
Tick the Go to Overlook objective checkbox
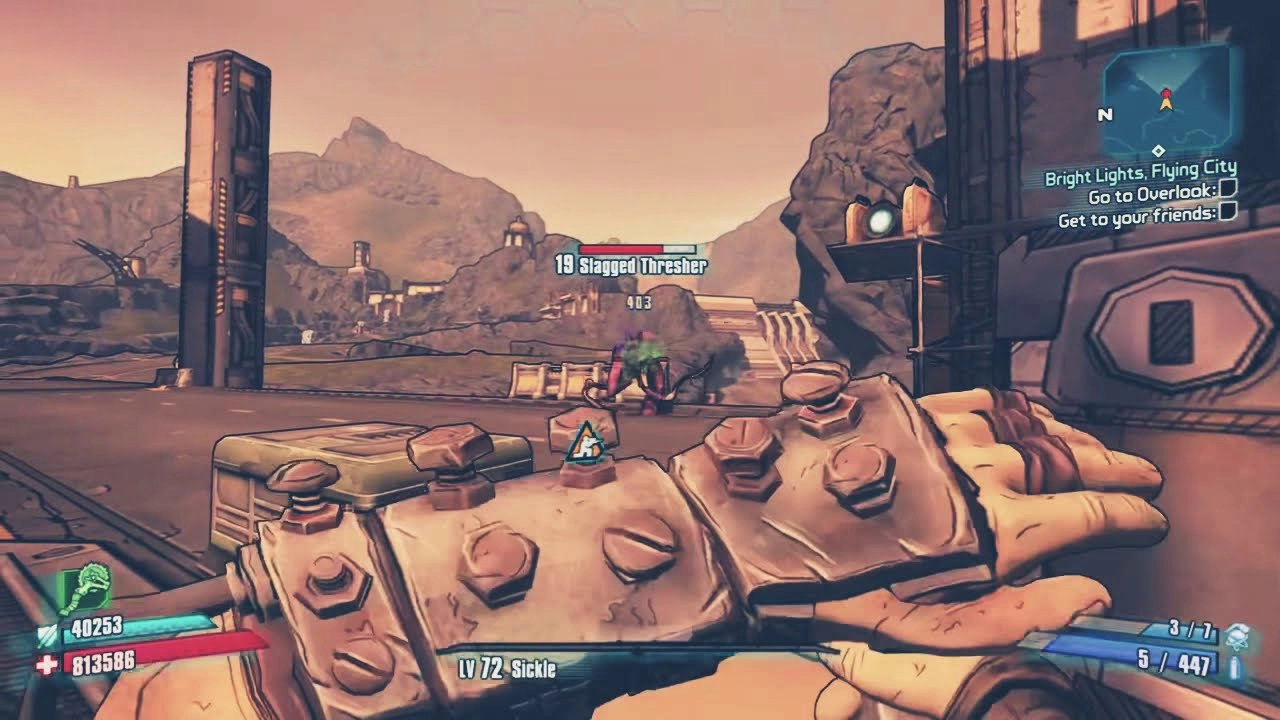[x=1229, y=189]
